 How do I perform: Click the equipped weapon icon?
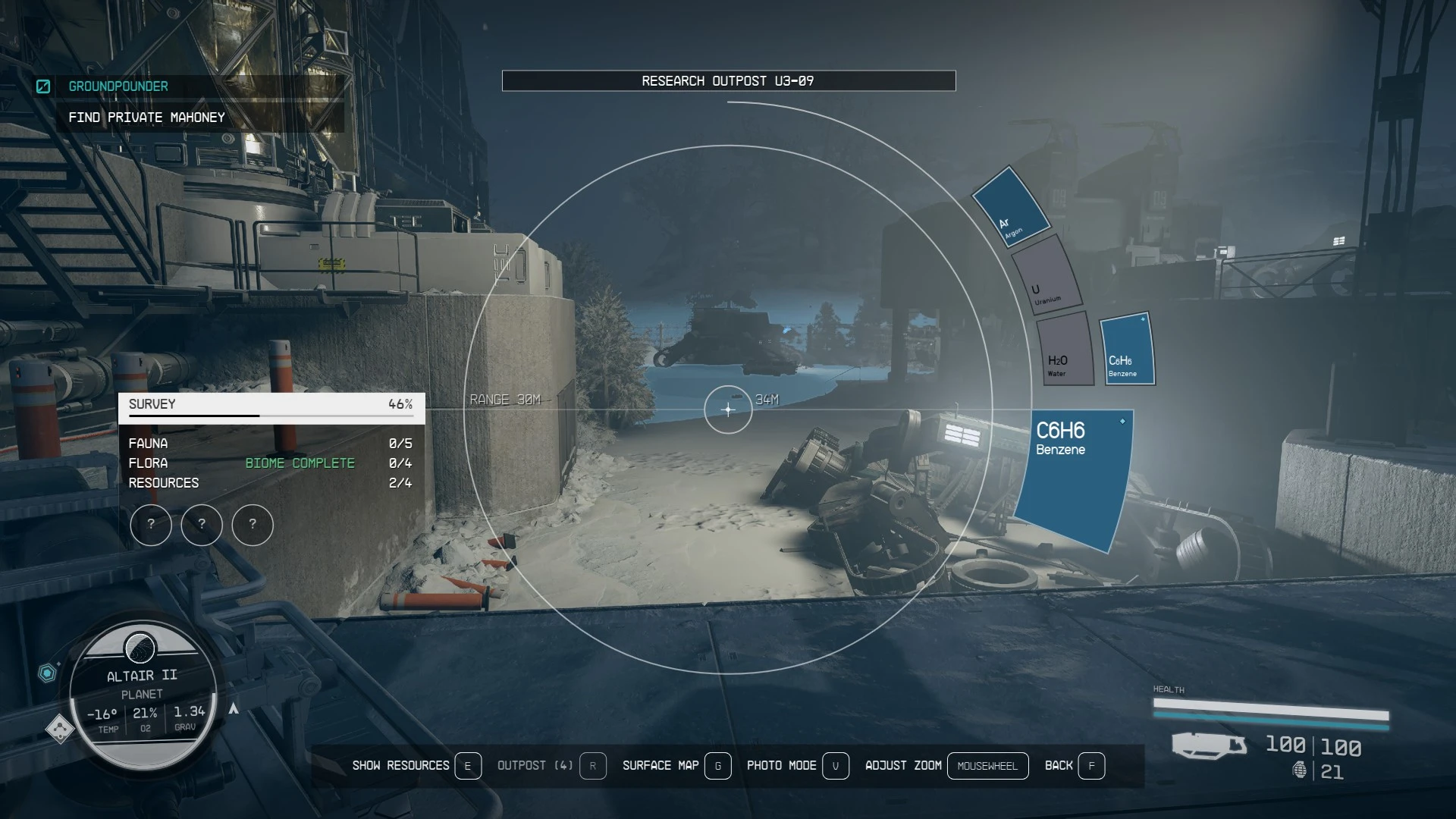coord(1207,745)
